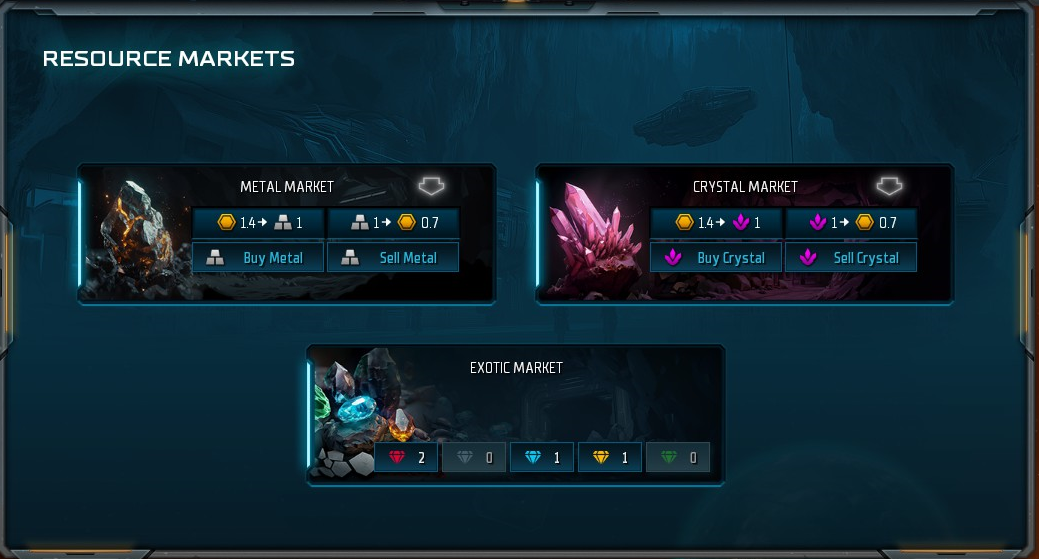Click the Crystal Market down-arrow icon
Screen dimensions: 1039x559
[x=889, y=186]
